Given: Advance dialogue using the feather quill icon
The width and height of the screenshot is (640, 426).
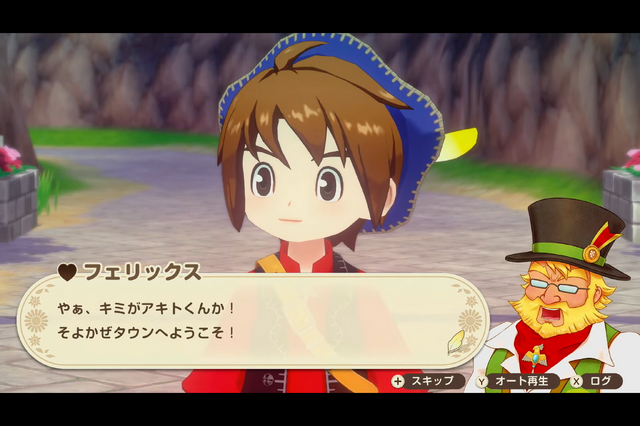Looking at the screenshot, I should tap(457, 341).
